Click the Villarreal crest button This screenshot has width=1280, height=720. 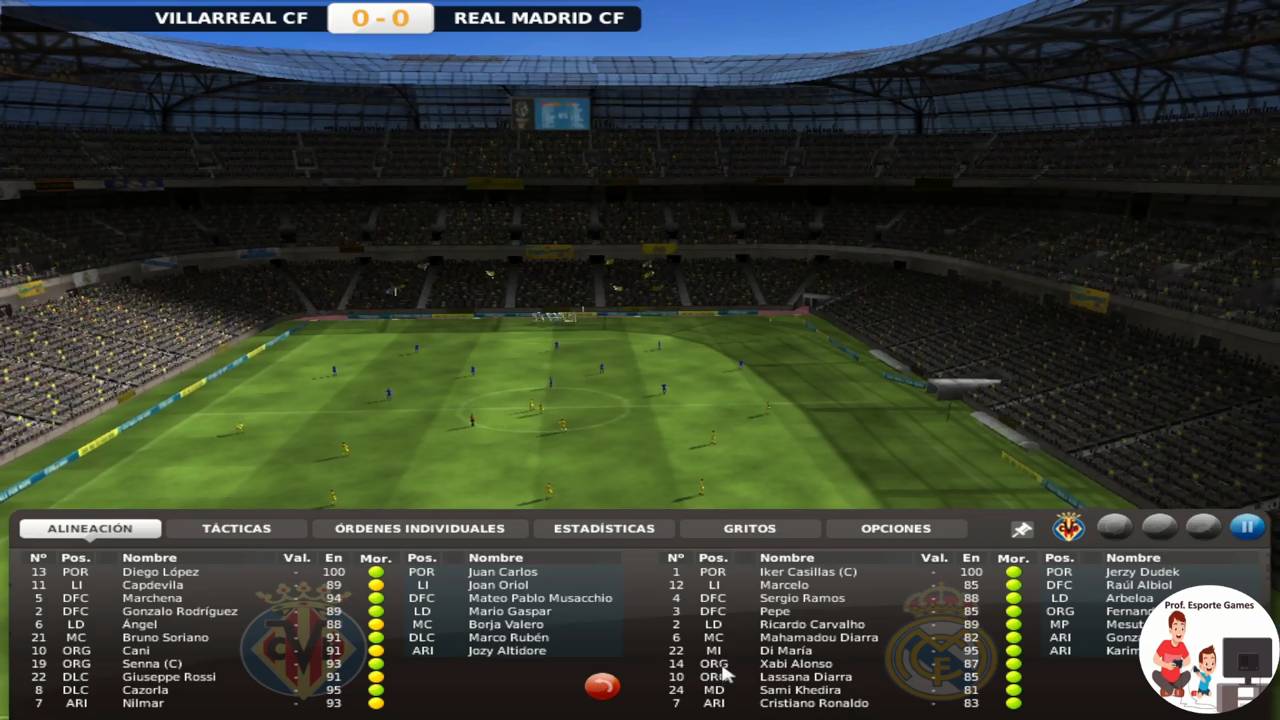tap(1068, 526)
